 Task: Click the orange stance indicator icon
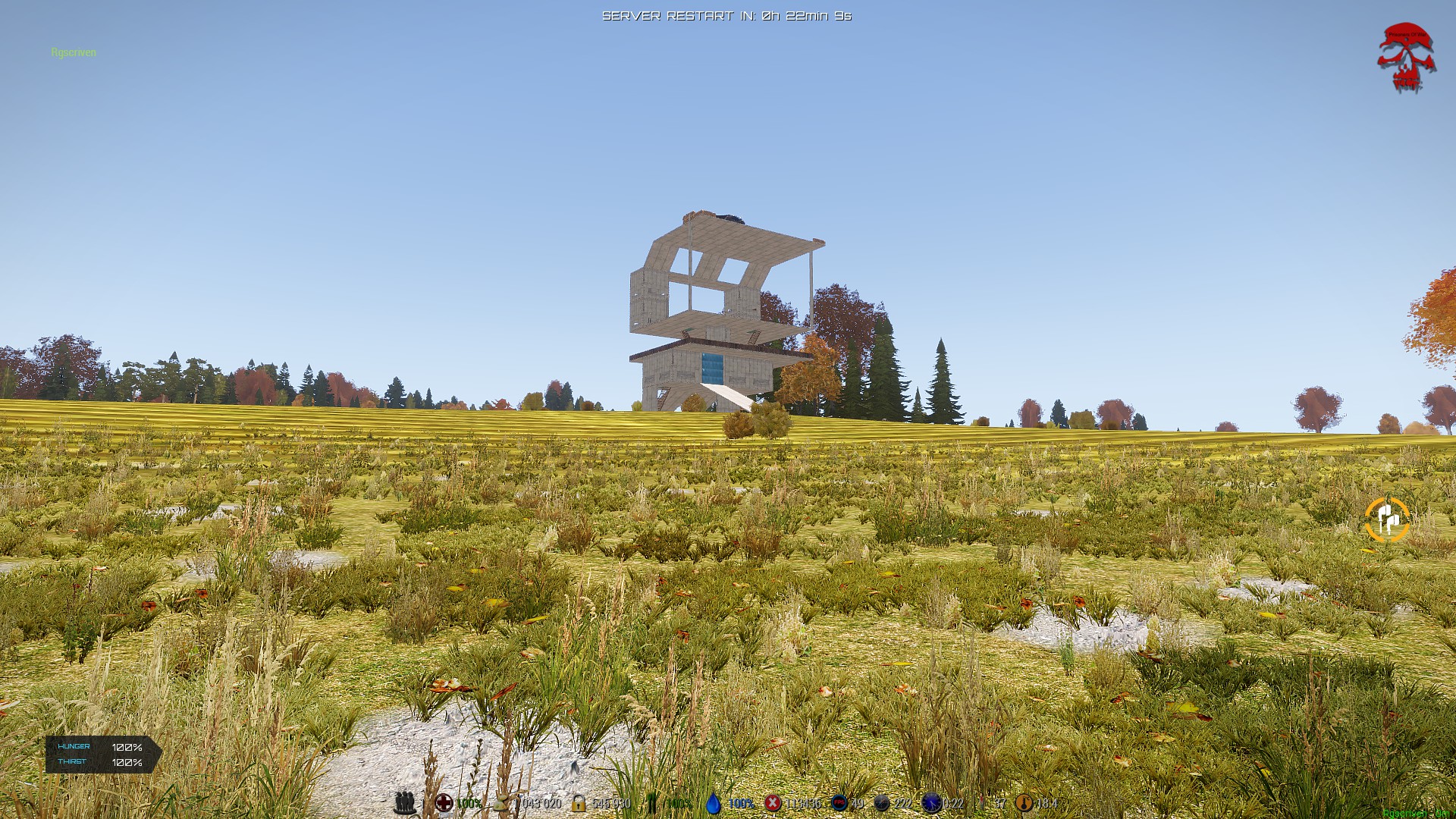point(1387,520)
